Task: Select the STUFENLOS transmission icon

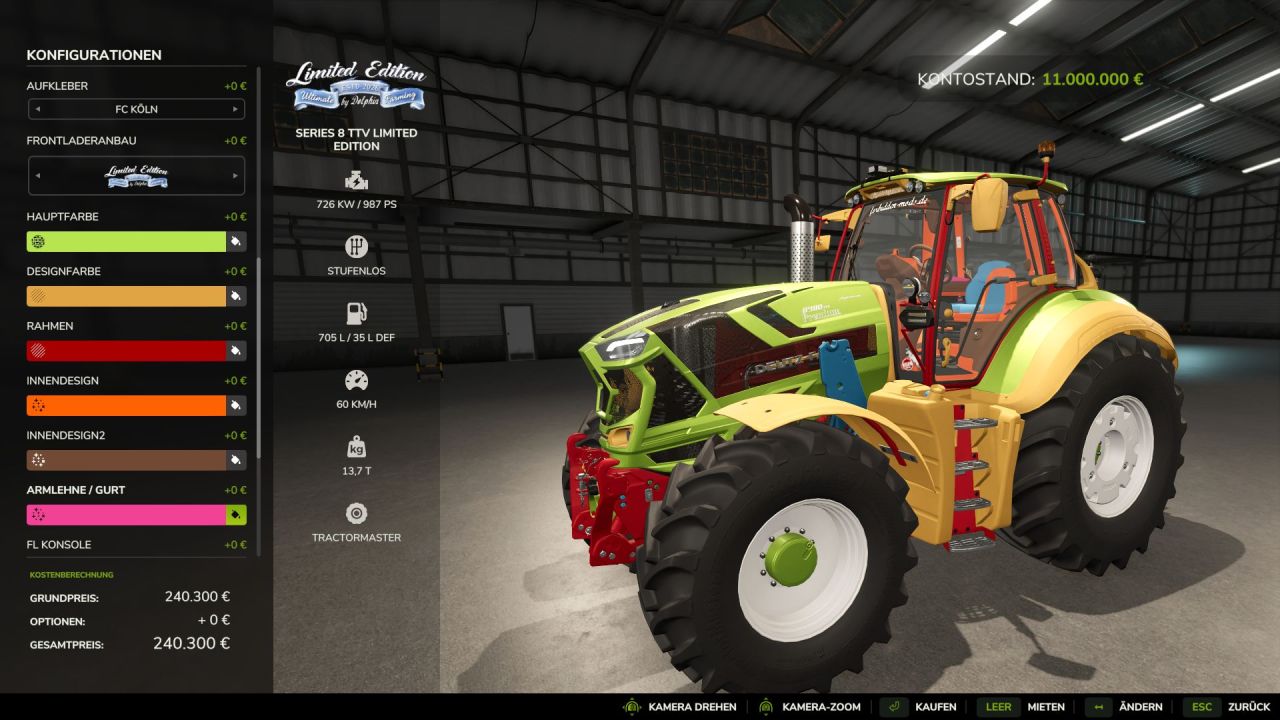Action: (x=356, y=246)
